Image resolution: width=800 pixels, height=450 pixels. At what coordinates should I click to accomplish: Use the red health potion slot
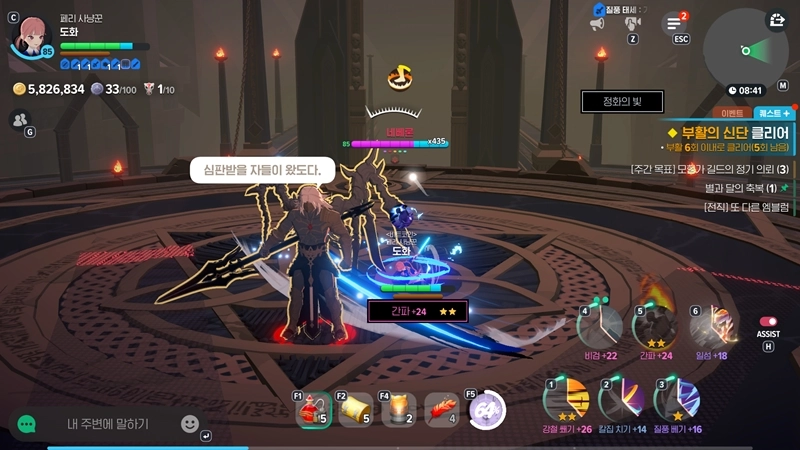point(313,409)
